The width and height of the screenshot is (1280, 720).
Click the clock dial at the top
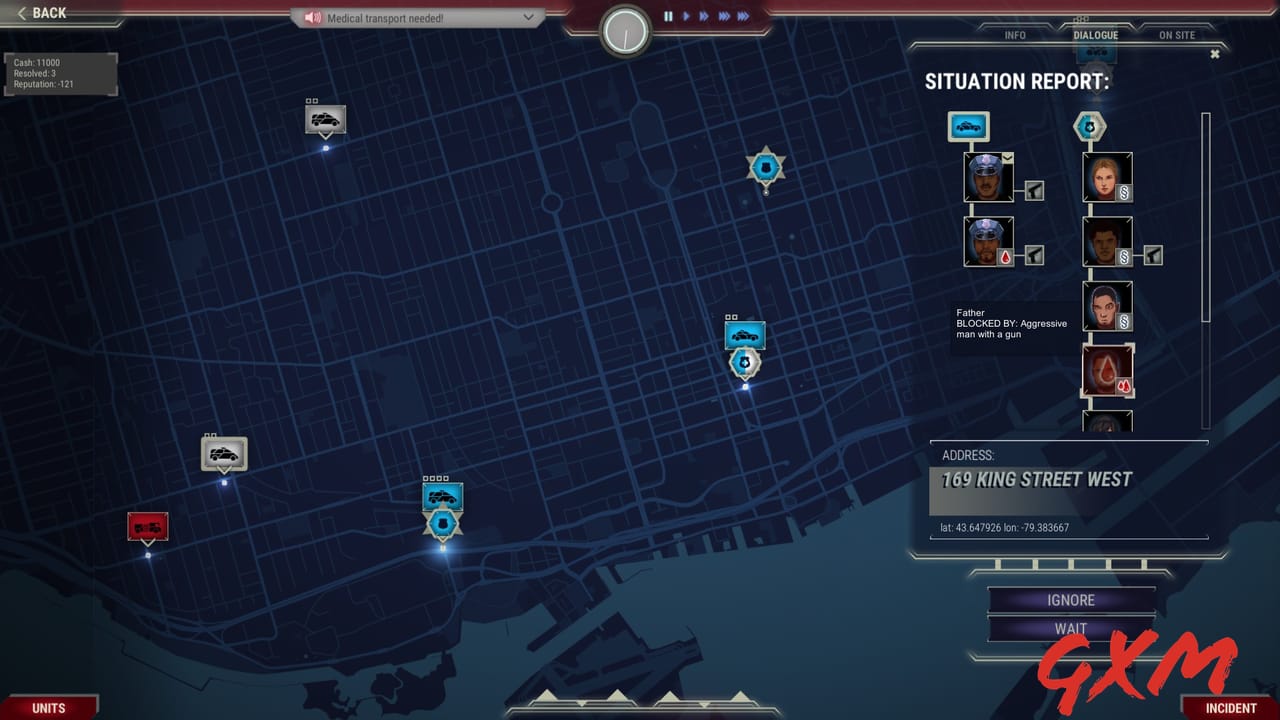625,29
